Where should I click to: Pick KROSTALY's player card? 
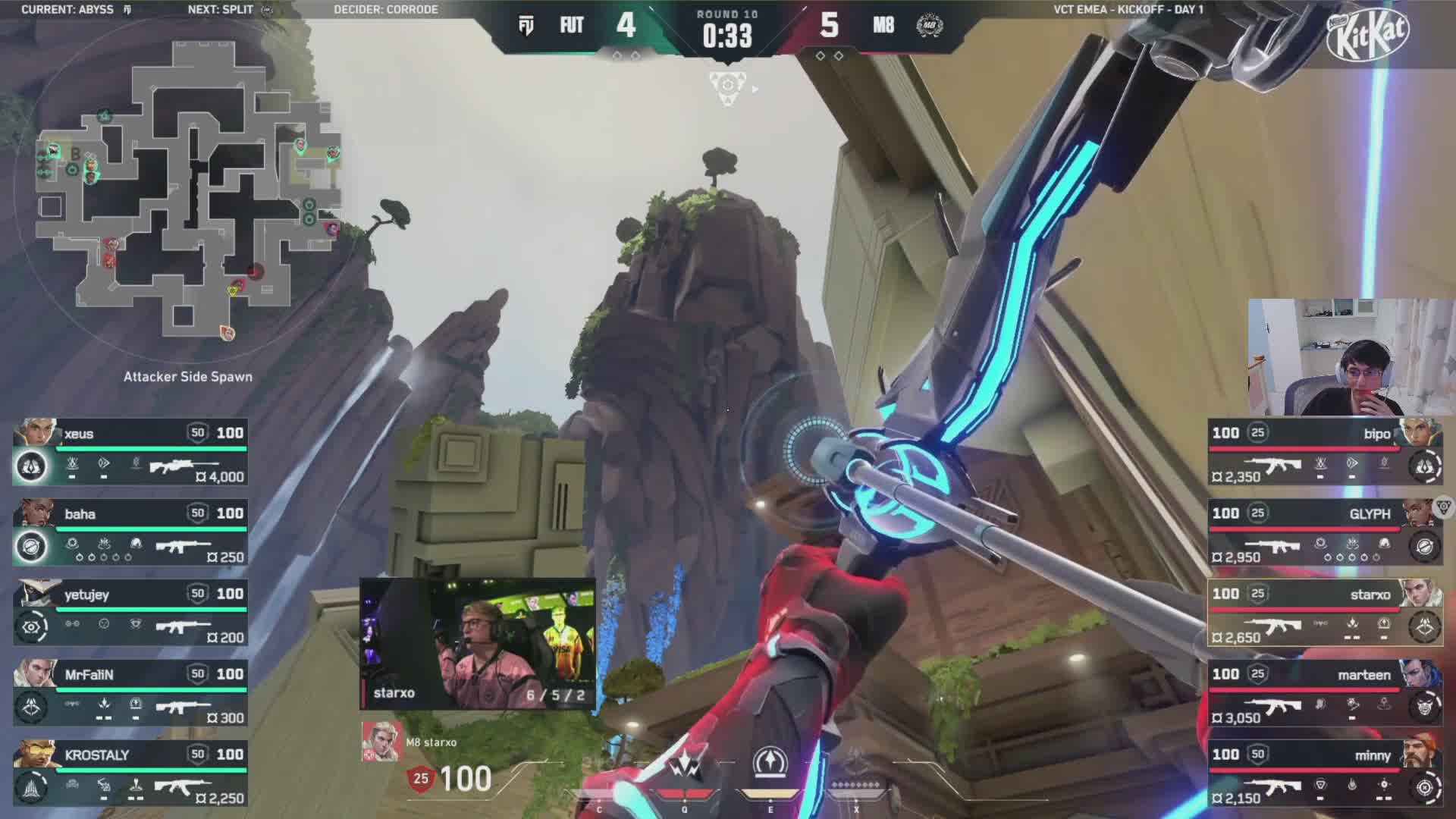pos(130,773)
